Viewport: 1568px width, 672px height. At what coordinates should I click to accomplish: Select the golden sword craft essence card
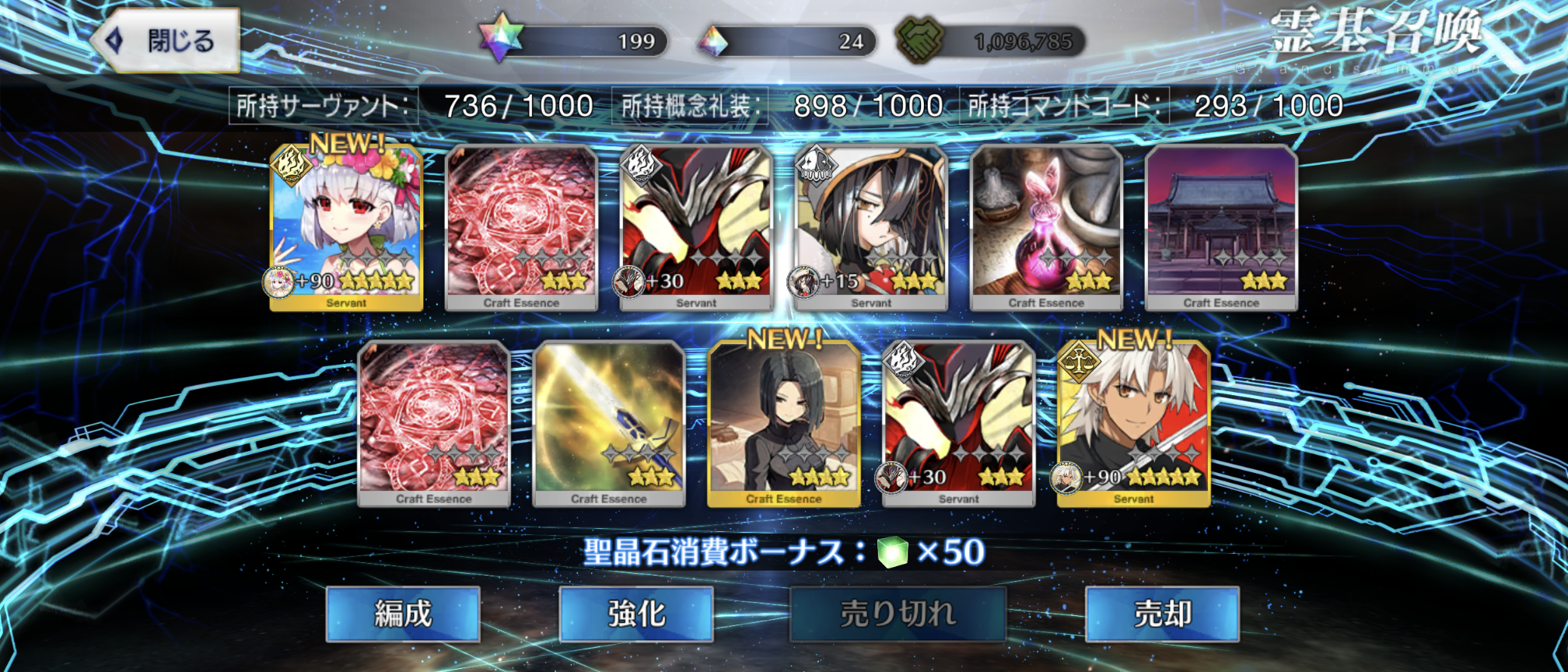pos(608,424)
